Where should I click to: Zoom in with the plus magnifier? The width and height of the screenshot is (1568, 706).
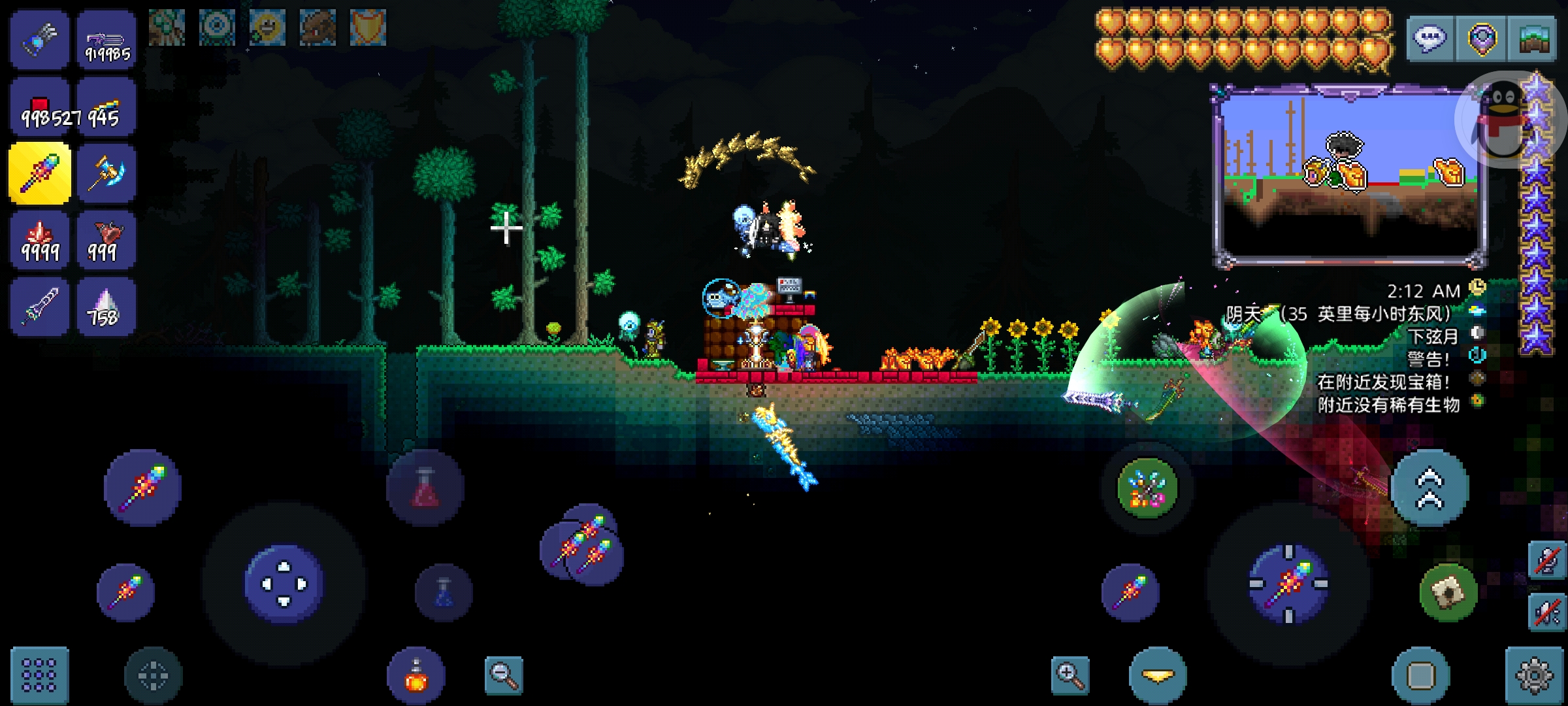pos(1070,675)
